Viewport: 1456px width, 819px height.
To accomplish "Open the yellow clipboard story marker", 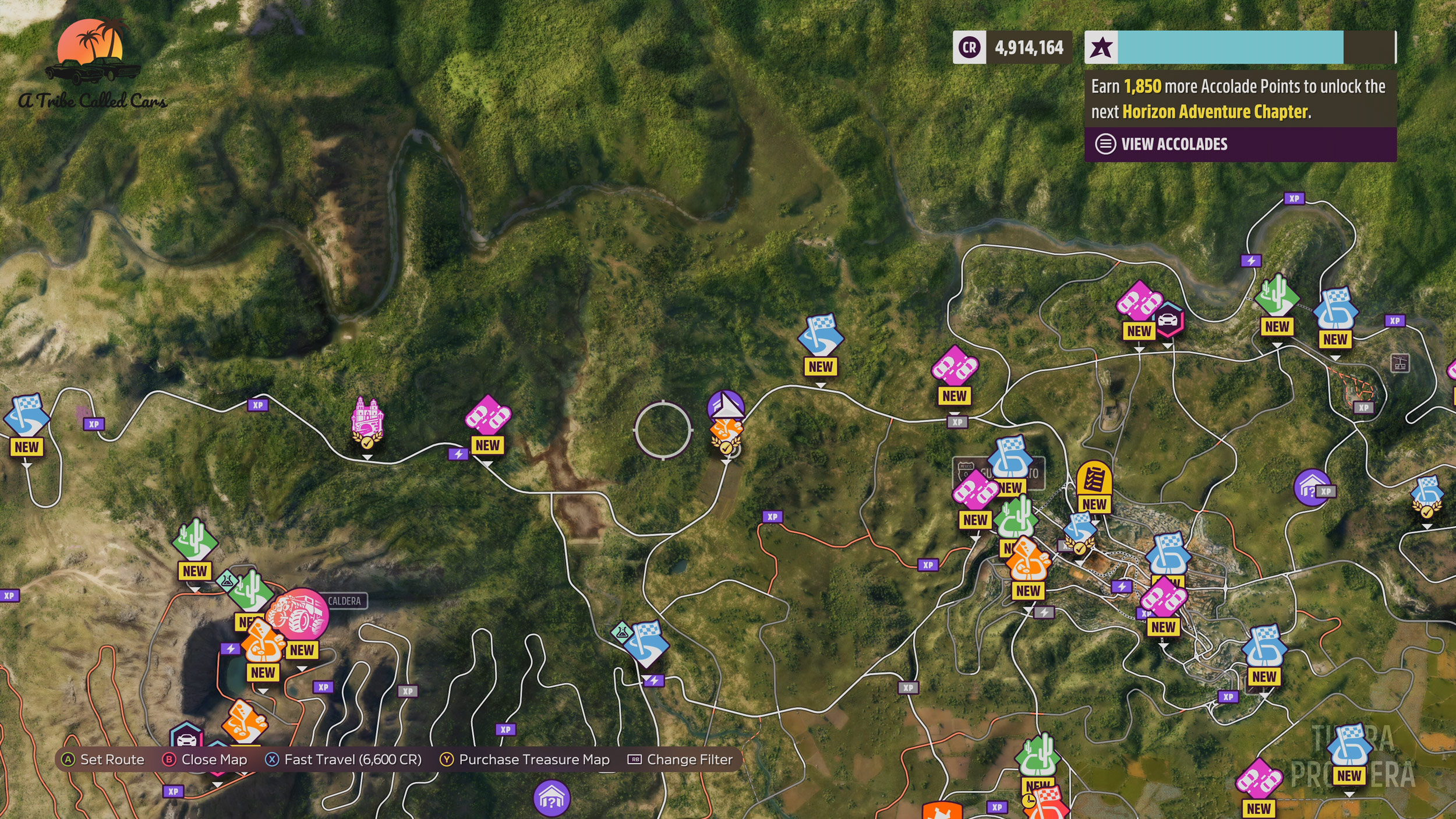I will pos(1094,479).
